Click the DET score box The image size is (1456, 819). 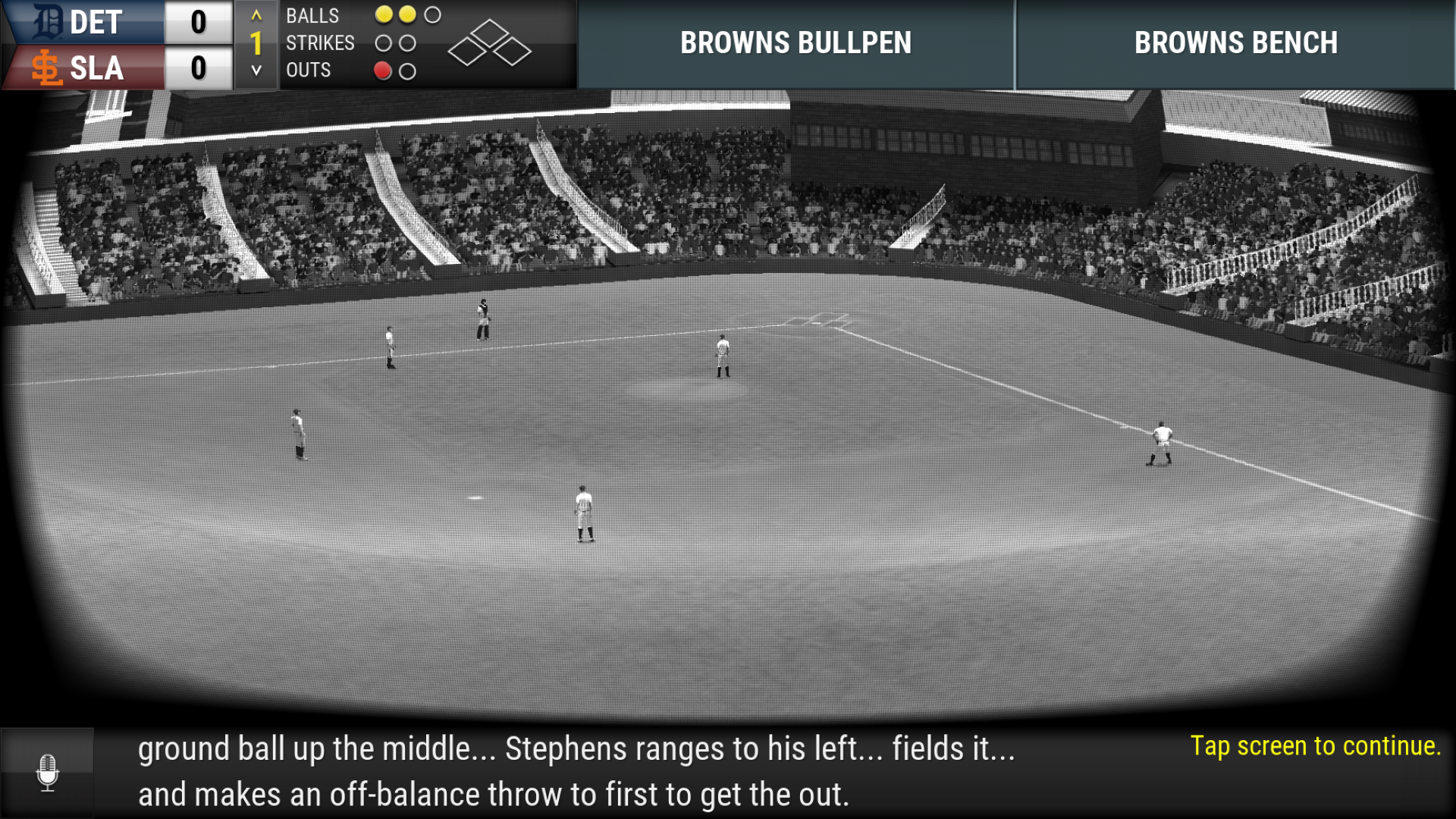click(198, 21)
